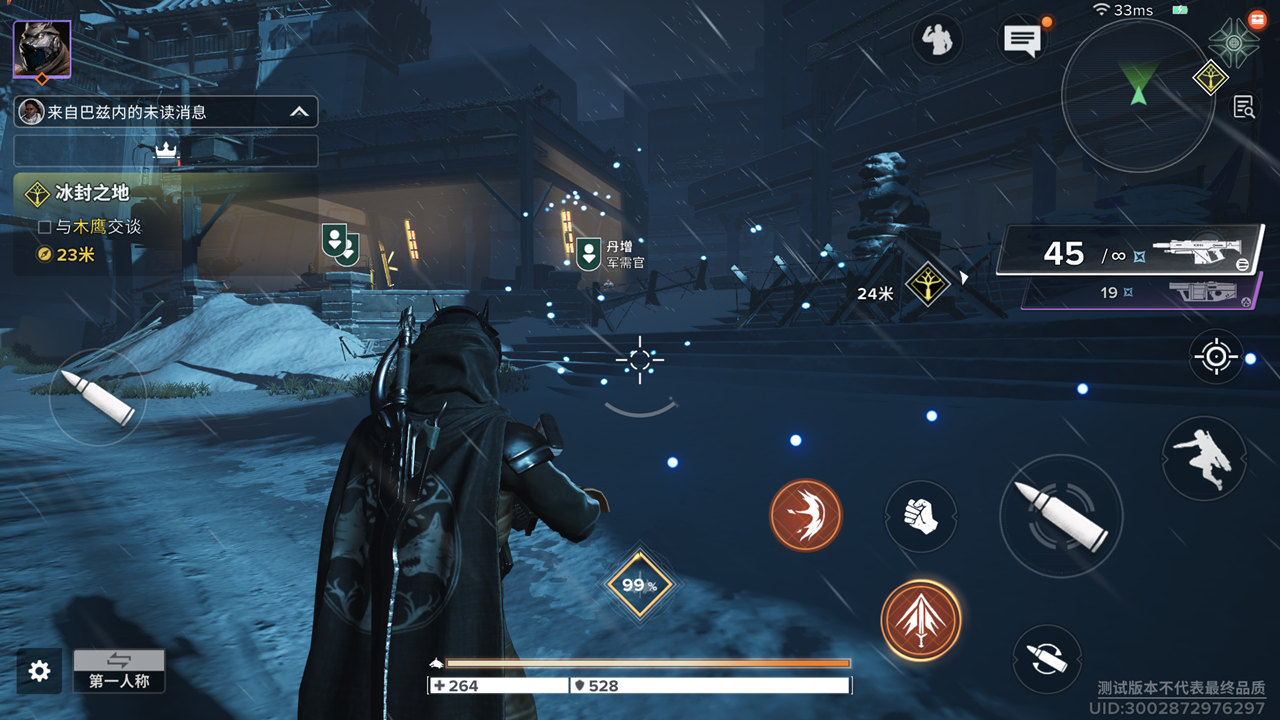Tap the jump button
The height and width of the screenshot is (720, 1280).
point(1203,459)
